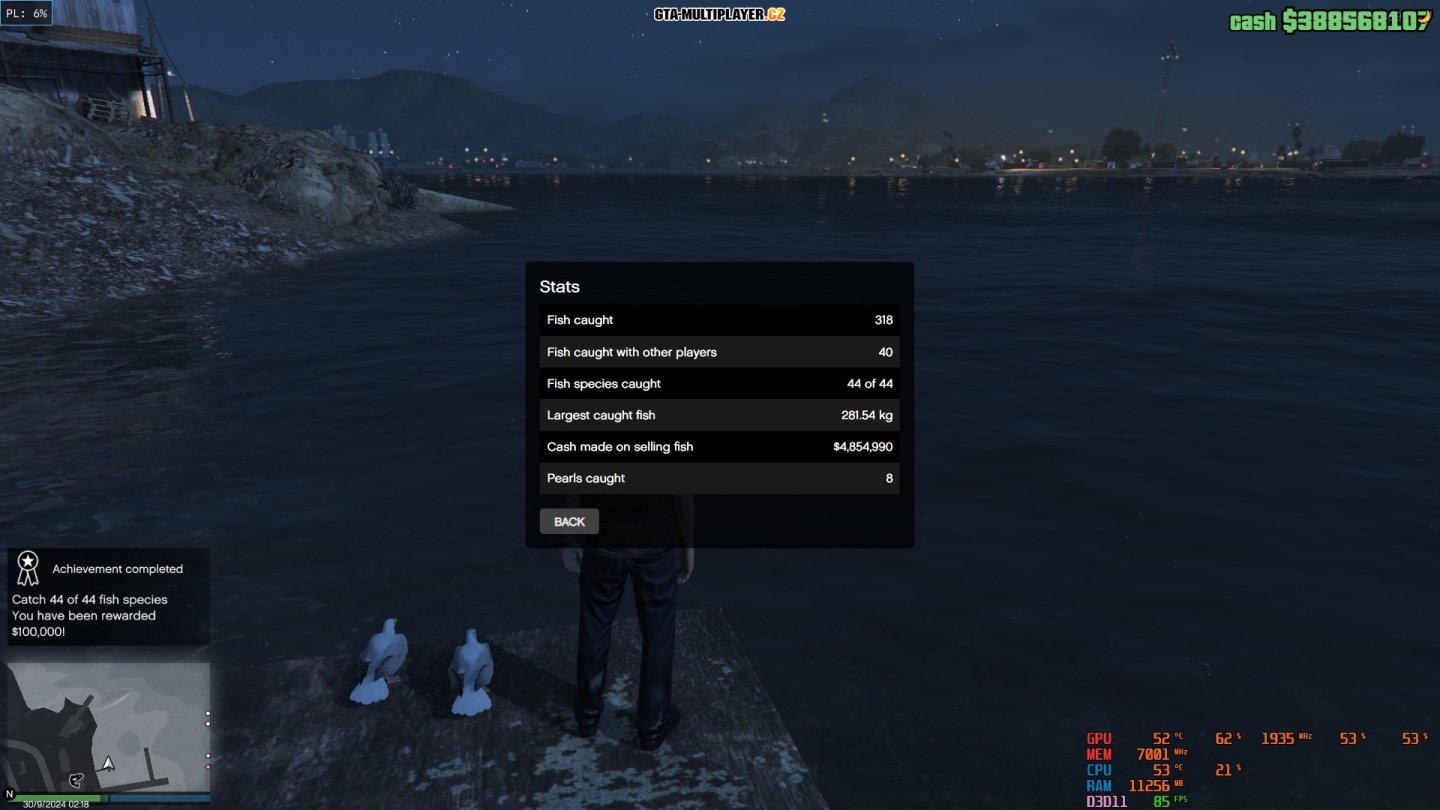Click the achievement medal icon
Image resolution: width=1440 pixels, height=810 pixels.
(27, 568)
